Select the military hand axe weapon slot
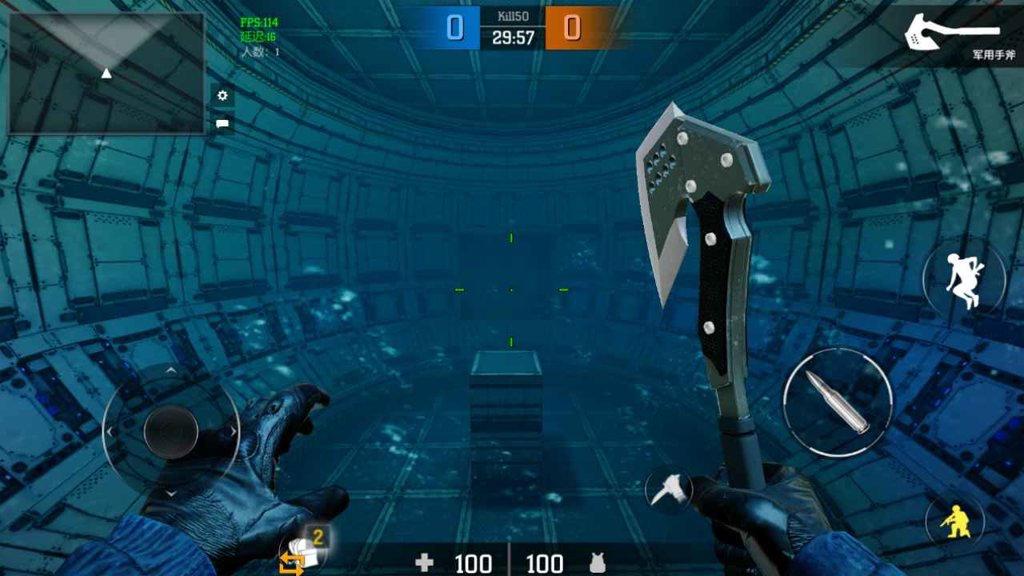1024x576 pixels. [x=950, y=37]
